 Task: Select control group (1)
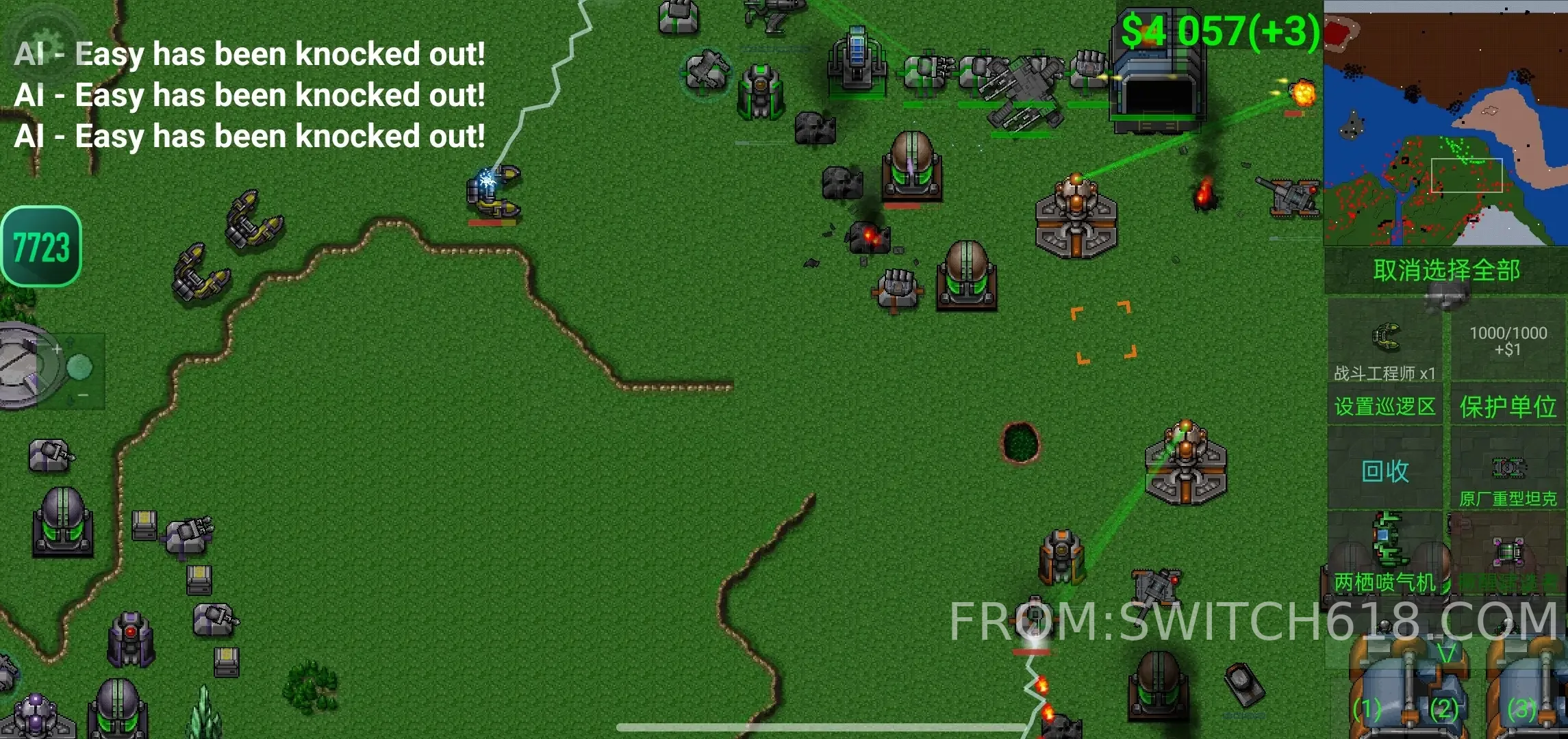click(1367, 709)
